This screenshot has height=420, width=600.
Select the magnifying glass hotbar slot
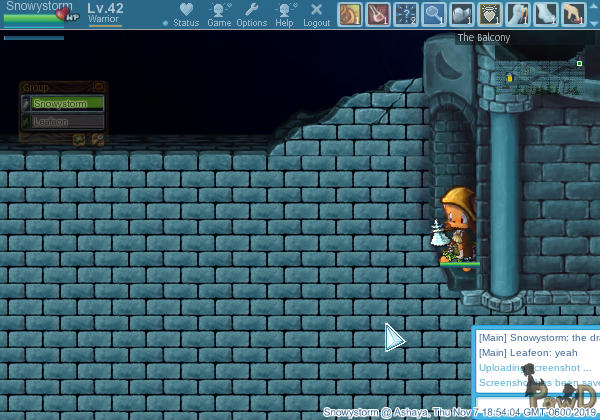434,14
